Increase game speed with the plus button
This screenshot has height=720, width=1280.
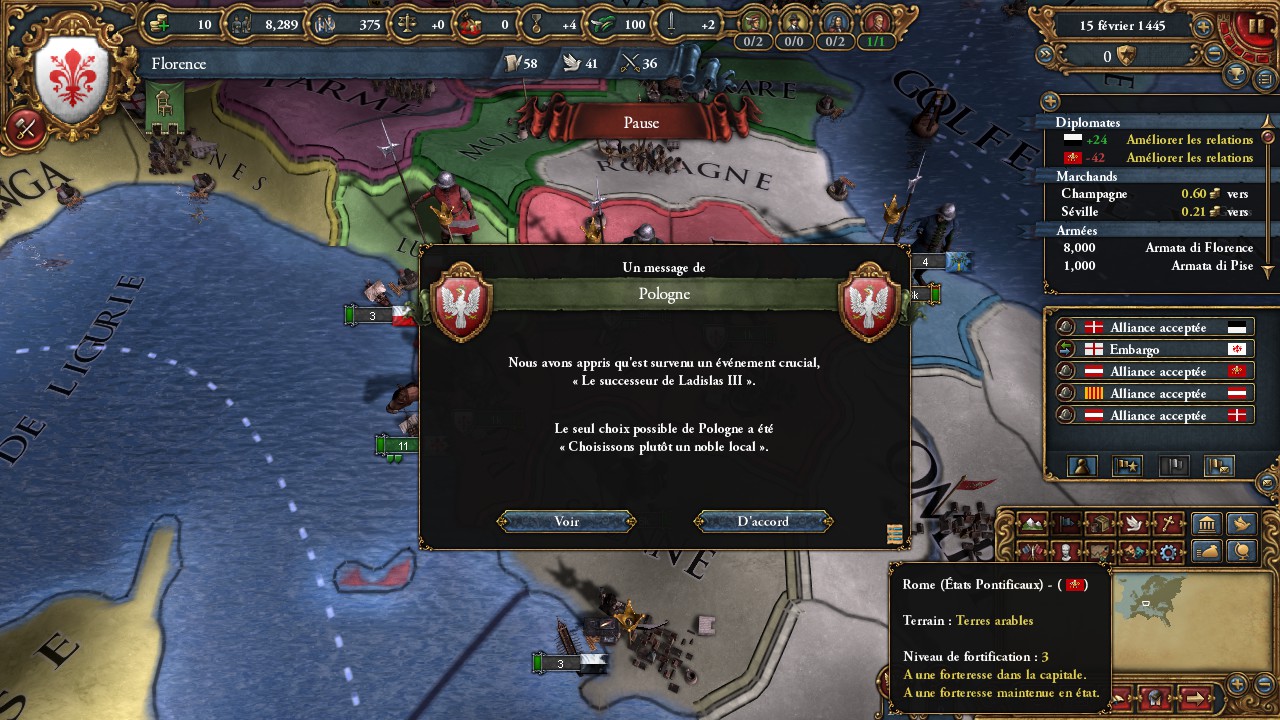click(1203, 28)
